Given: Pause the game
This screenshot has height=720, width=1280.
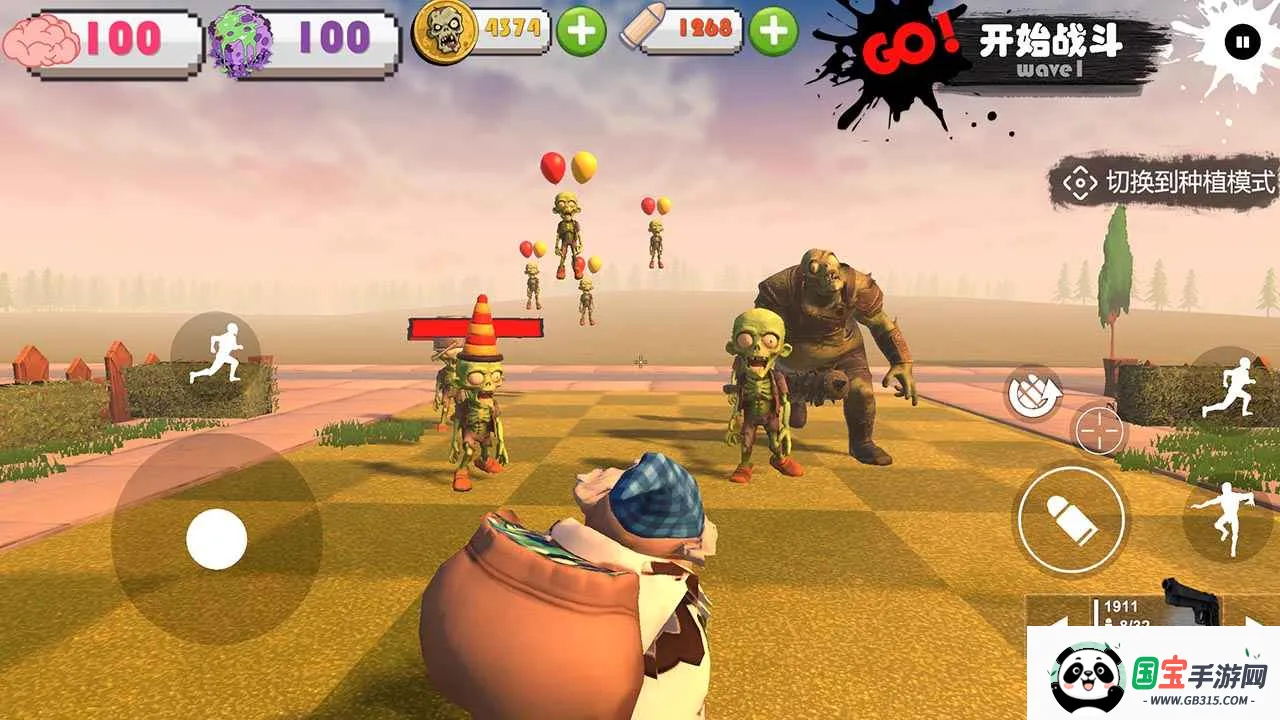Looking at the screenshot, I should [x=1242, y=43].
